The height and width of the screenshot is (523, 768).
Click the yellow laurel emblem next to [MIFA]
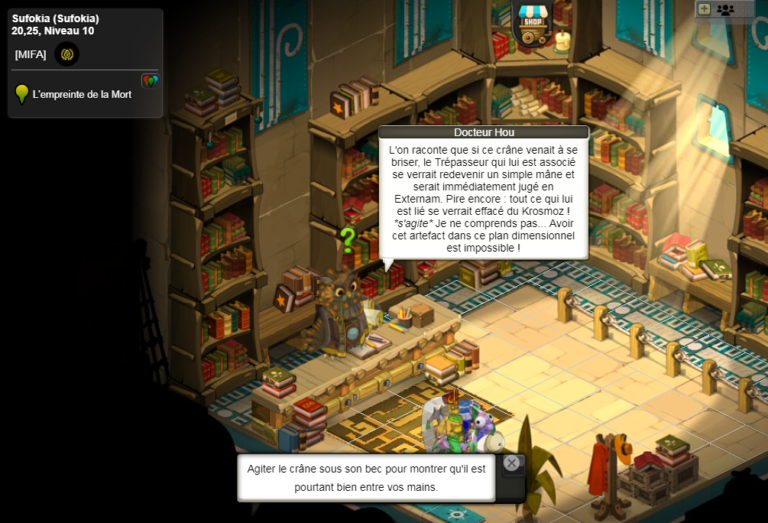(x=67, y=54)
